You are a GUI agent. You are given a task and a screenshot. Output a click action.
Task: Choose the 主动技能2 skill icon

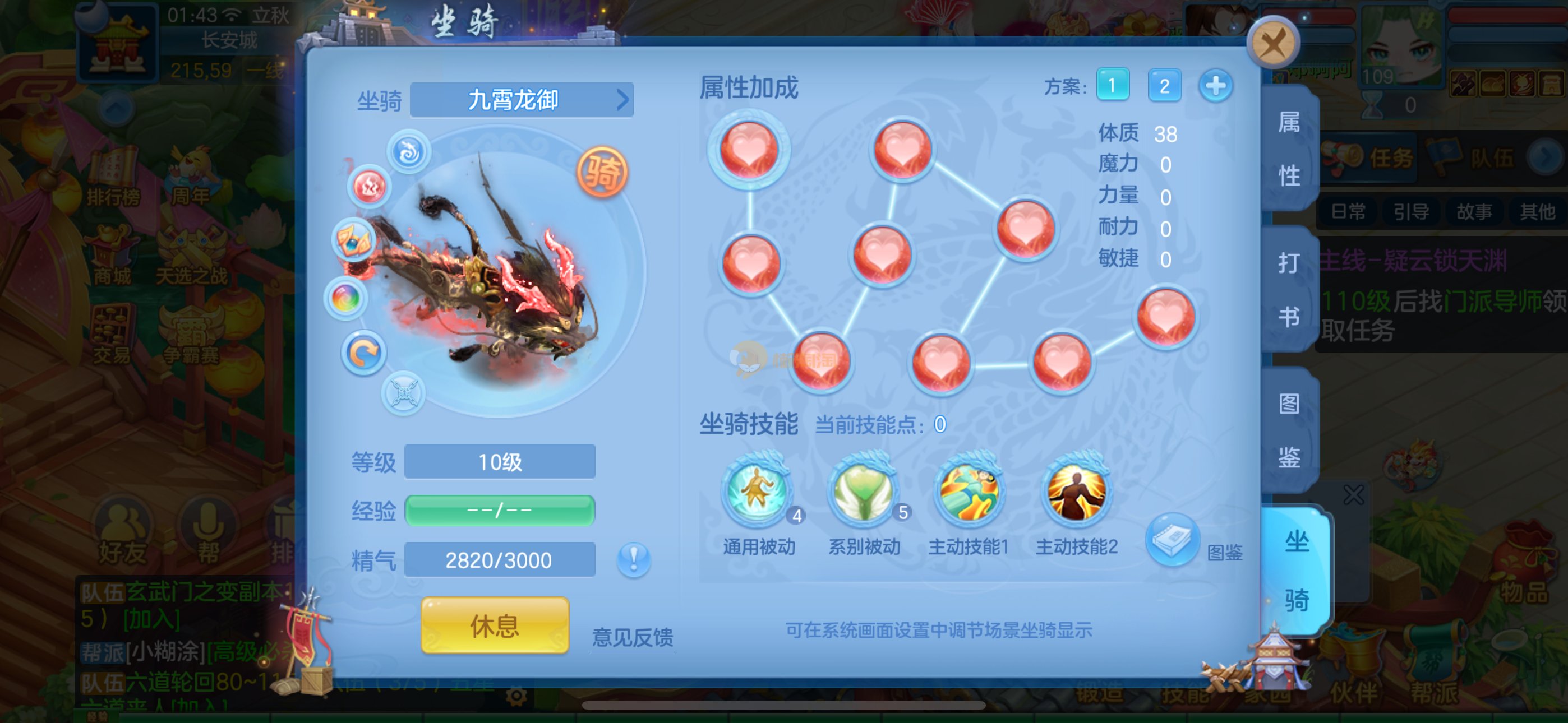coord(1076,490)
